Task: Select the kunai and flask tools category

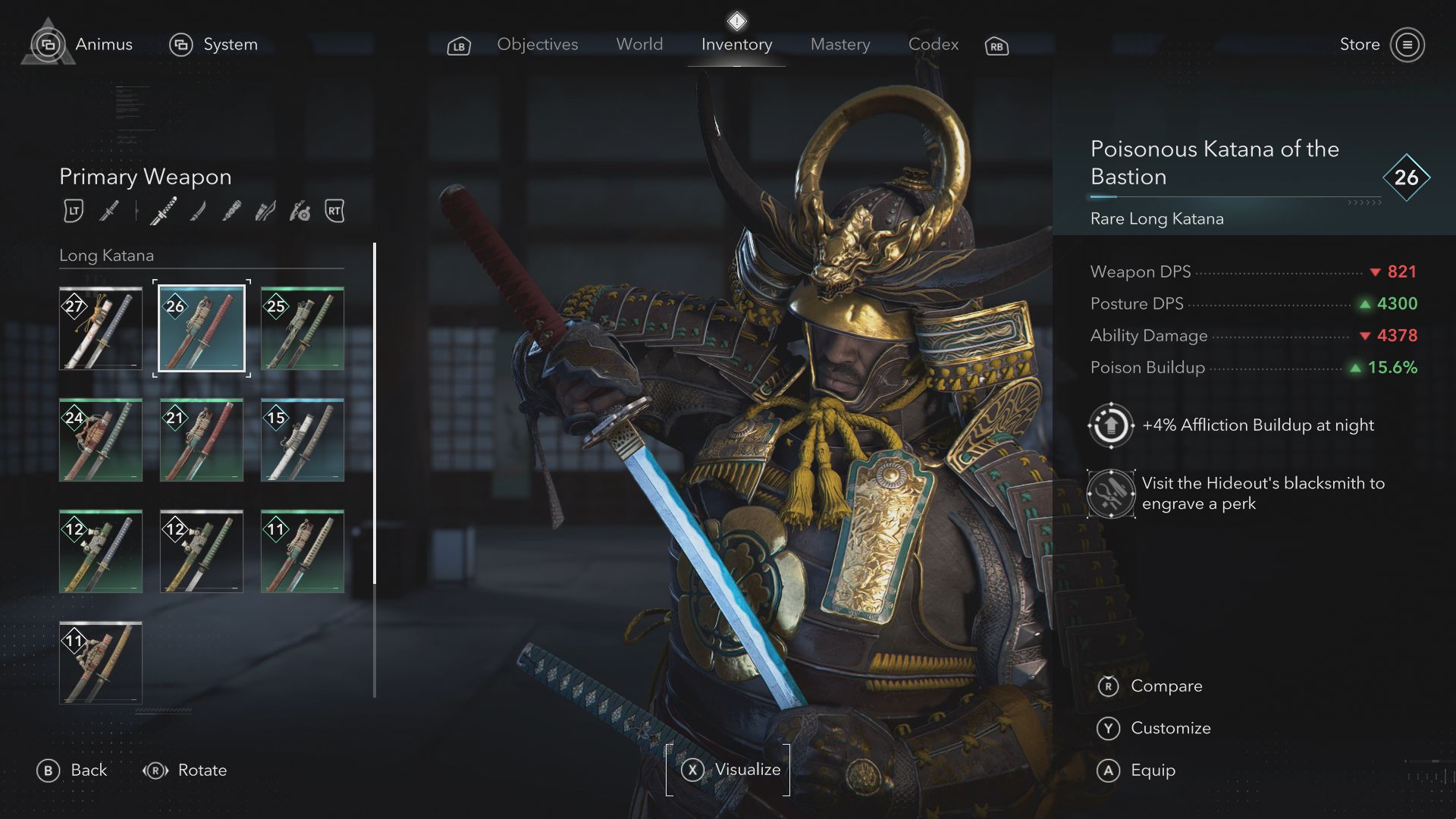Action: point(300,211)
